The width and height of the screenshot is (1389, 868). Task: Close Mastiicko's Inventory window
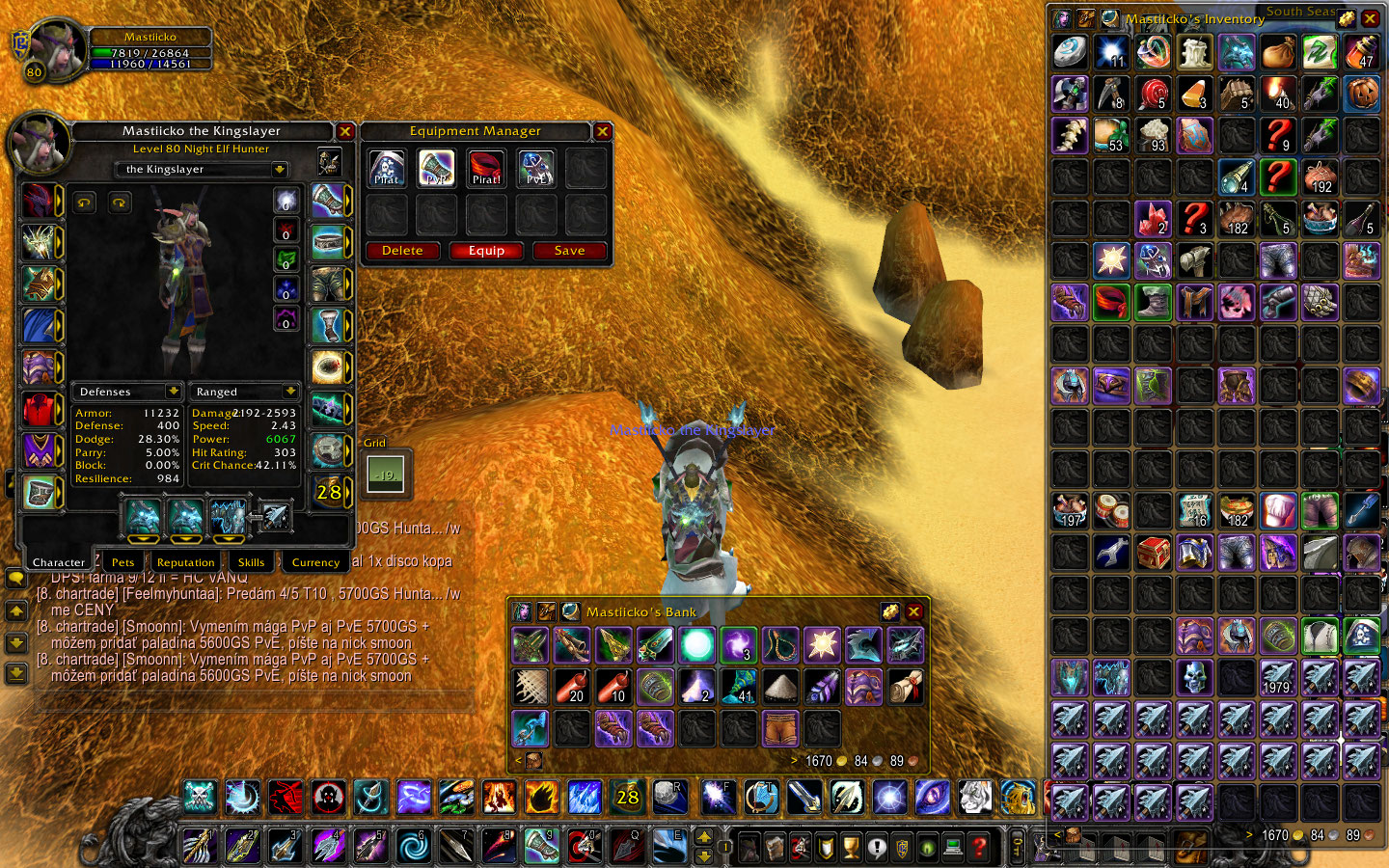click(x=1370, y=18)
